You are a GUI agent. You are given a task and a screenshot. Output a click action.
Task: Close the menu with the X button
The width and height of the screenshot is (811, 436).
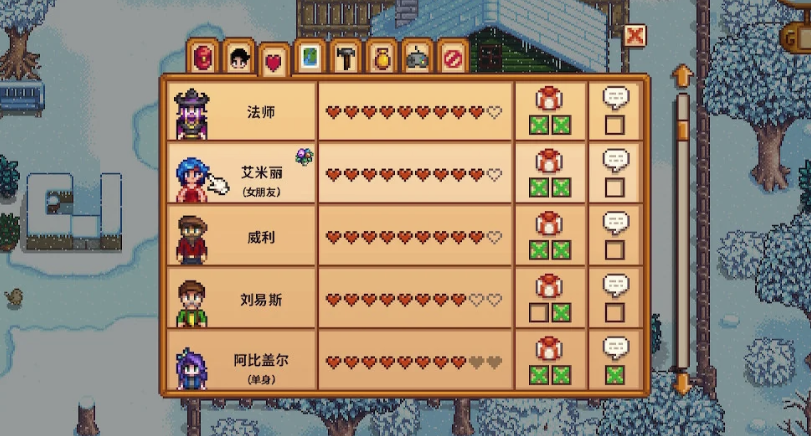click(634, 37)
